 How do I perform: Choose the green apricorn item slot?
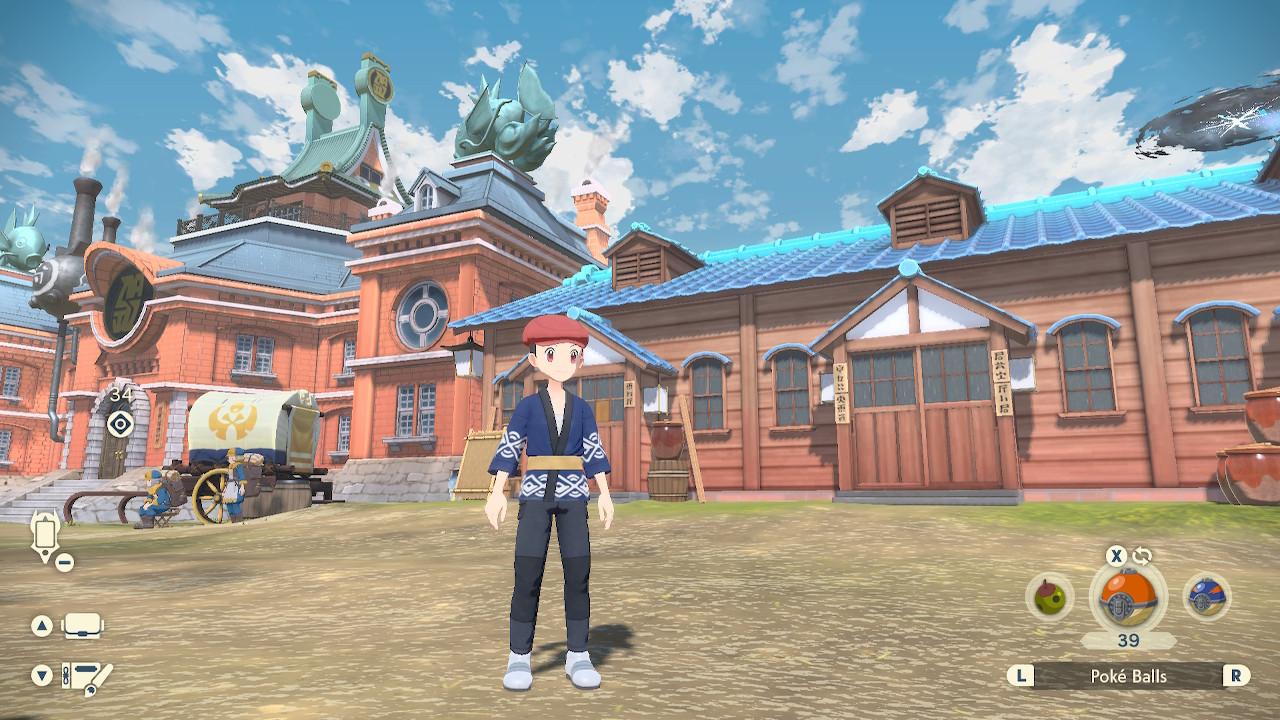pos(1049,597)
